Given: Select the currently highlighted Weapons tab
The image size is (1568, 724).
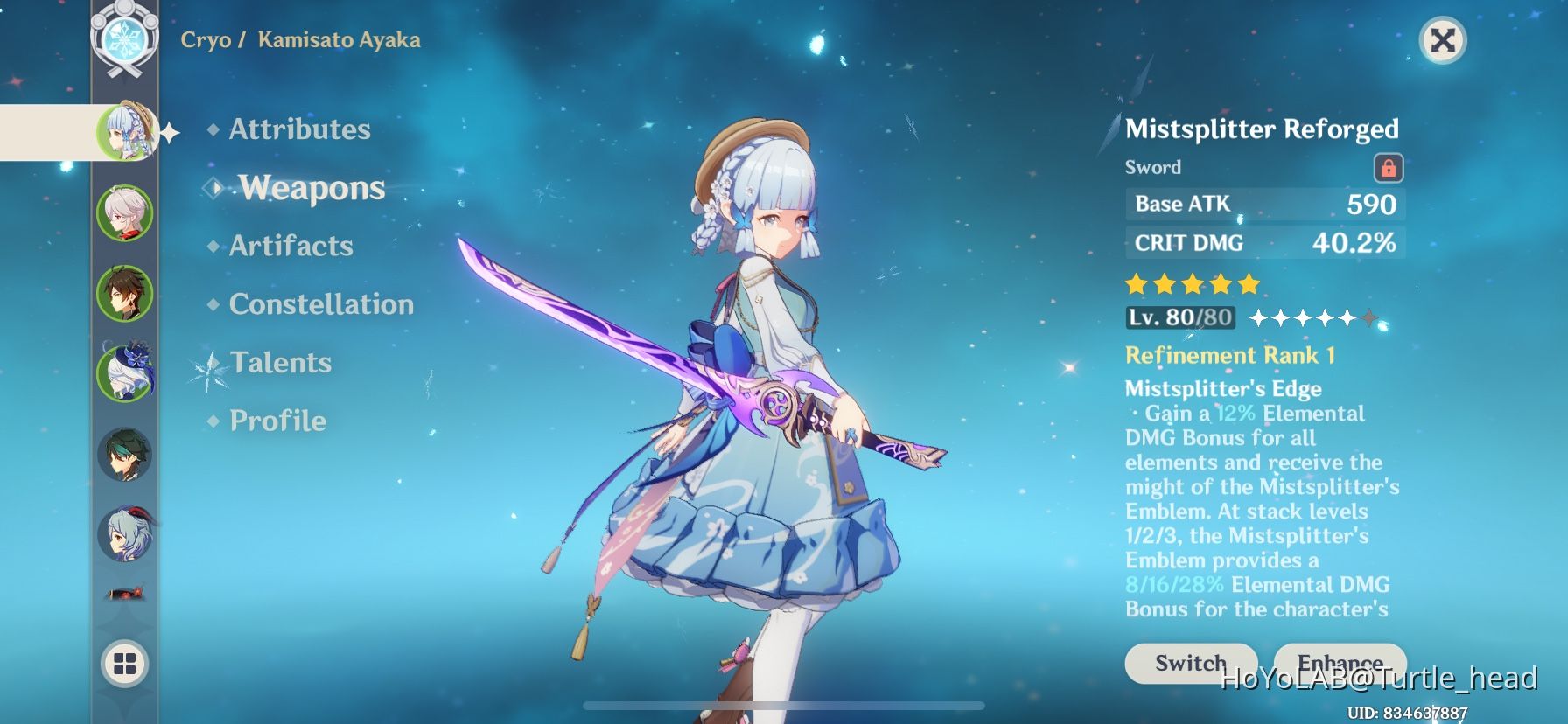Looking at the screenshot, I should click(312, 187).
